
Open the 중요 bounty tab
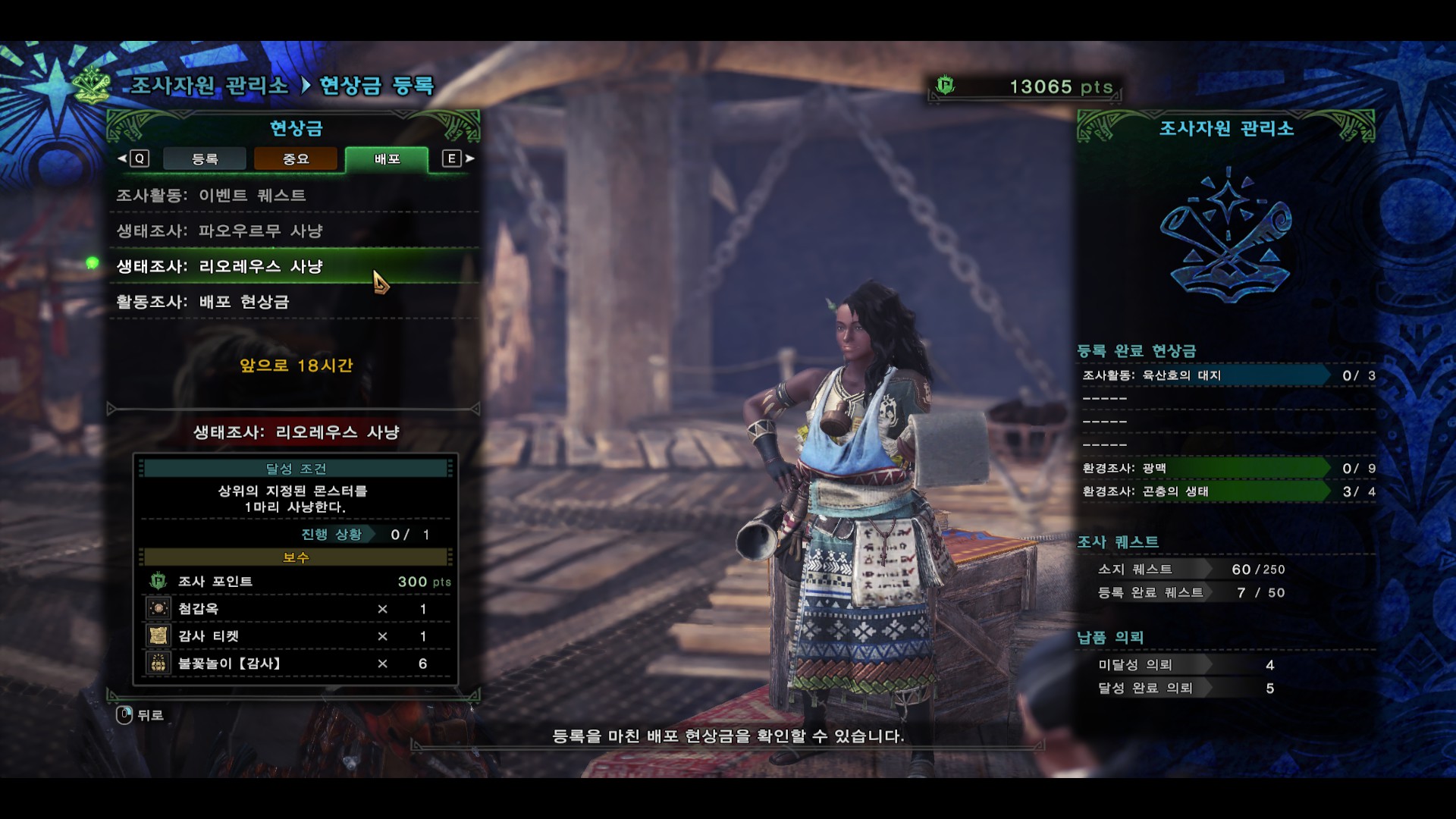pos(296,158)
